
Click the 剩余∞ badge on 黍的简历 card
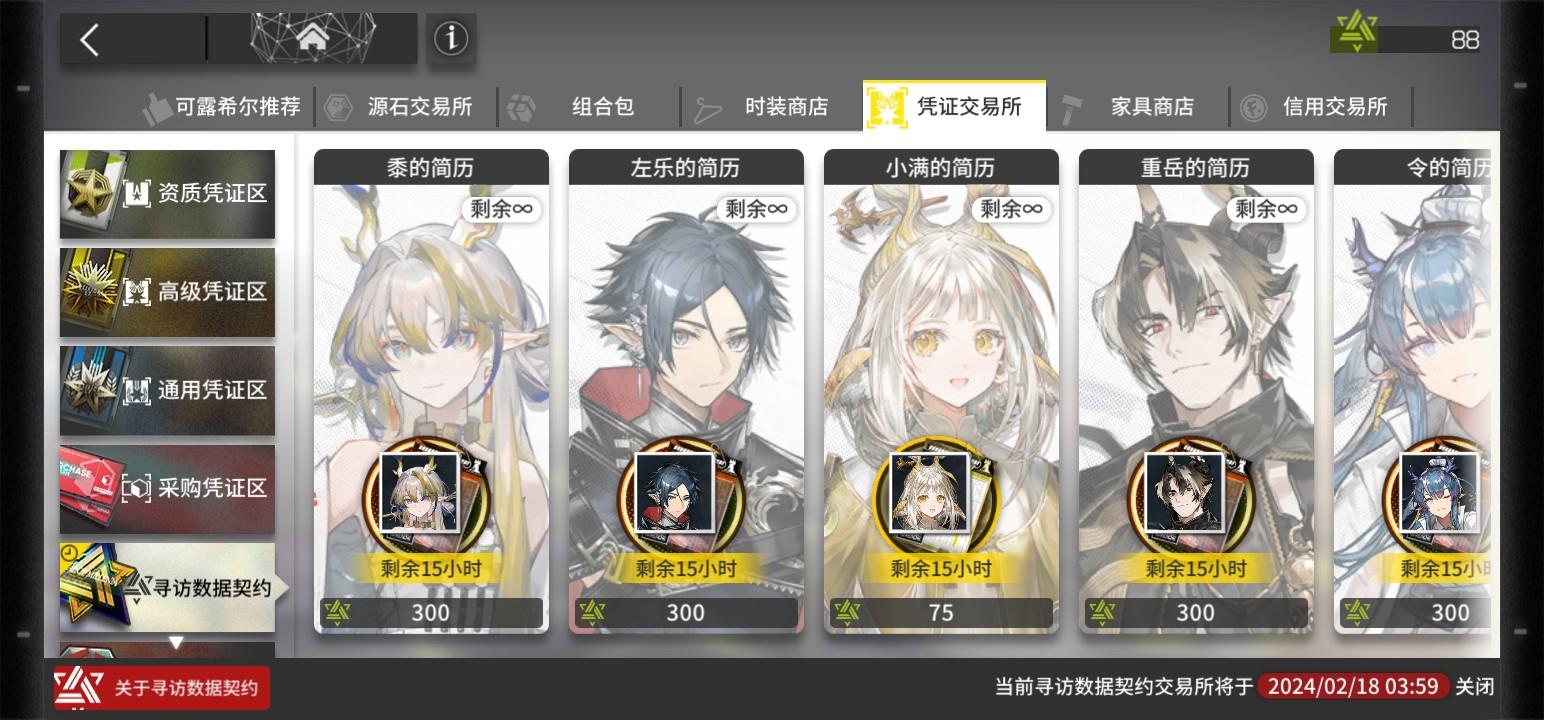(501, 210)
